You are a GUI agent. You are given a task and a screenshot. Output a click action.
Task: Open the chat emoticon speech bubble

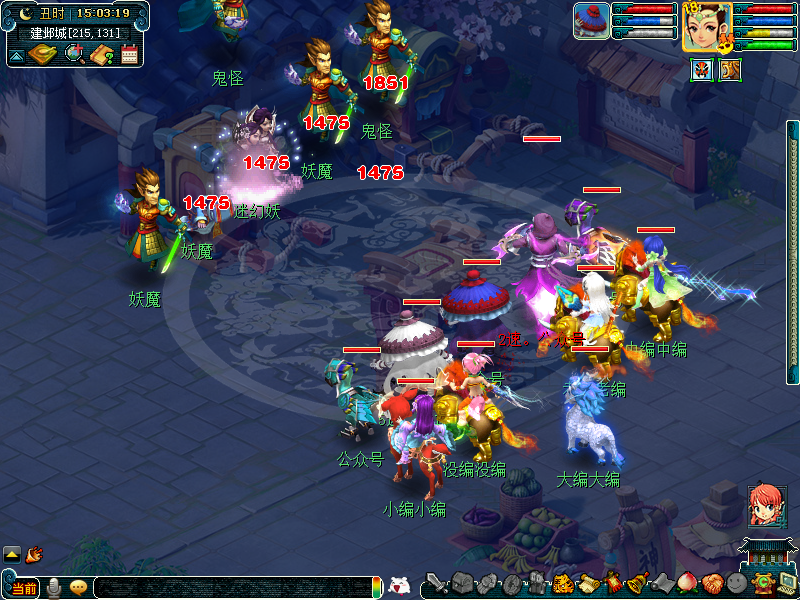click(x=78, y=588)
